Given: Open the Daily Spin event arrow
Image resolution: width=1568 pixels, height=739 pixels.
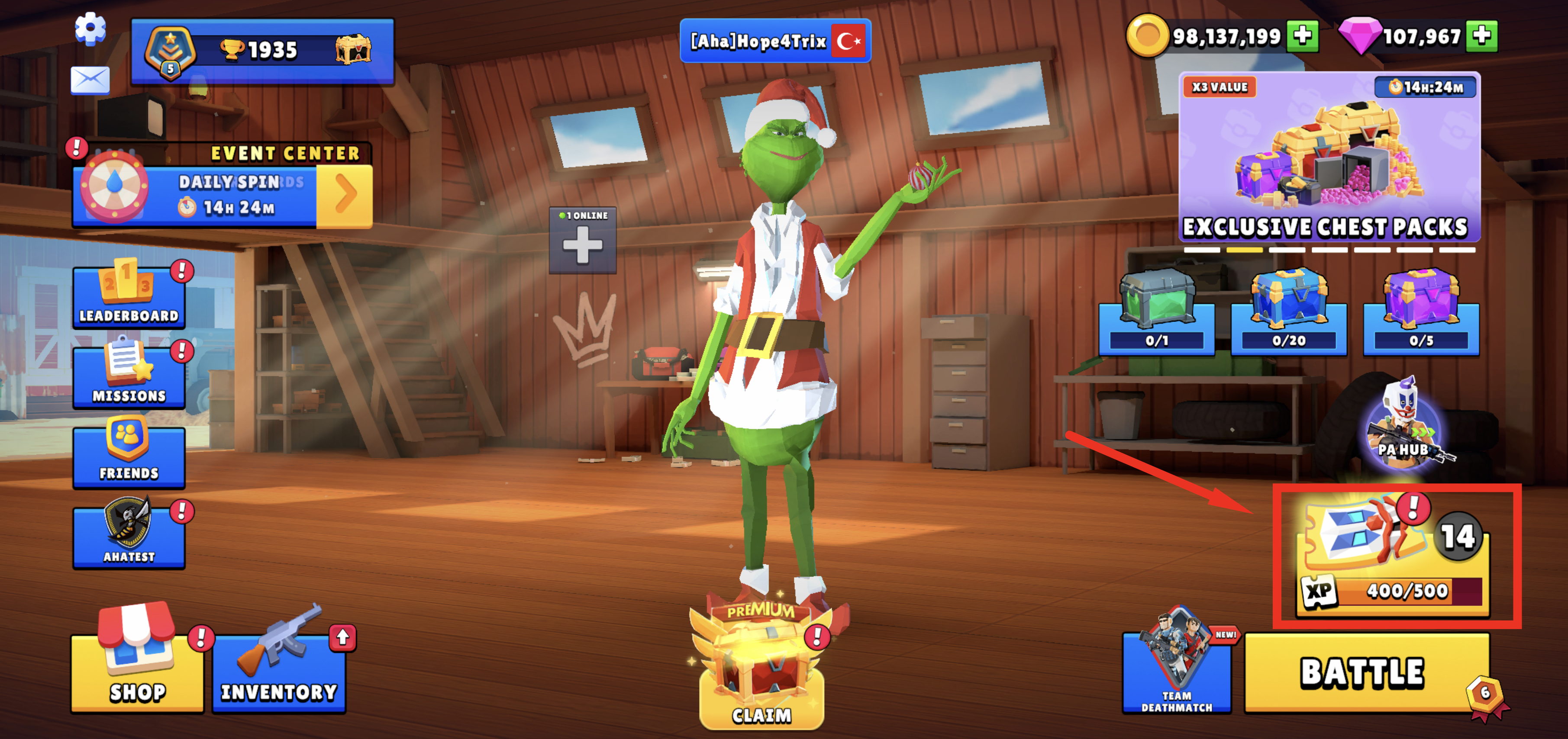Looking at the screenshot, I should tap(345, 196).
